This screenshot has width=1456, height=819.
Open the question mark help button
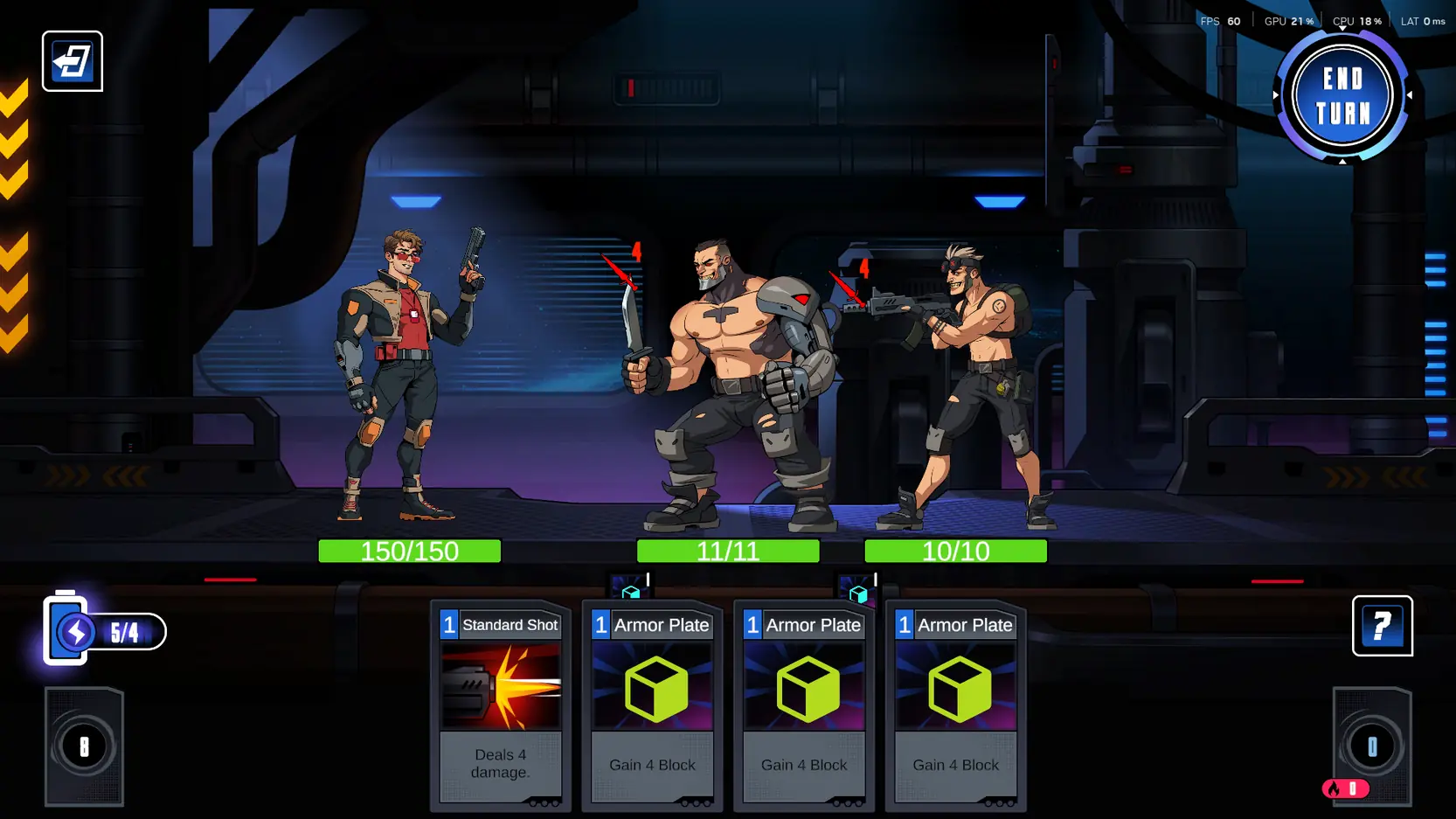(x=1382, y=626)
